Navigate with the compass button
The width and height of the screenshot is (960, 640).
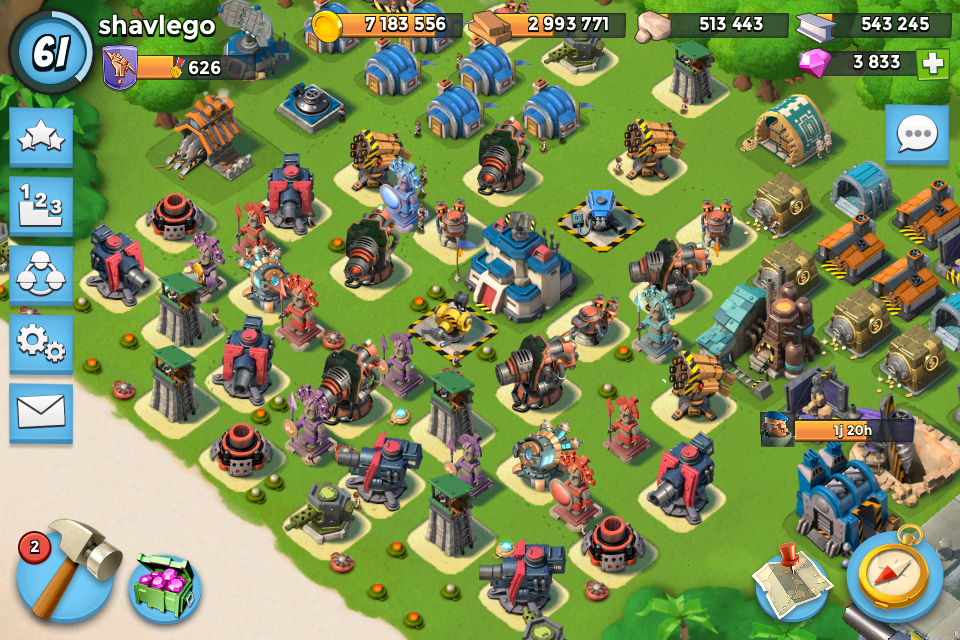(x=895, y=577)
